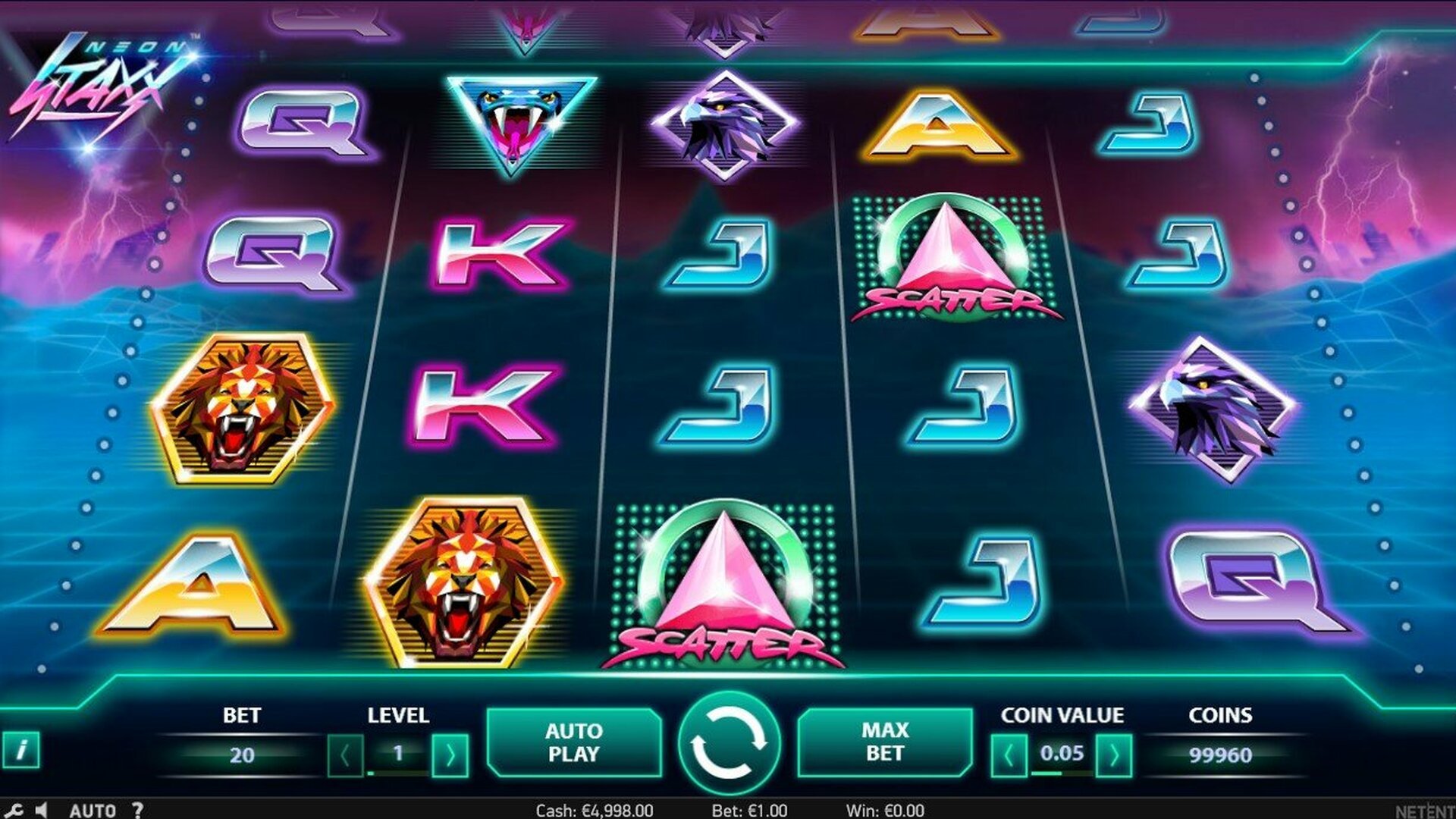Raise the coin value with right arrow
Viewport: 1456px width, 819px height.
pyautogui.click(x=1113, y=755)
